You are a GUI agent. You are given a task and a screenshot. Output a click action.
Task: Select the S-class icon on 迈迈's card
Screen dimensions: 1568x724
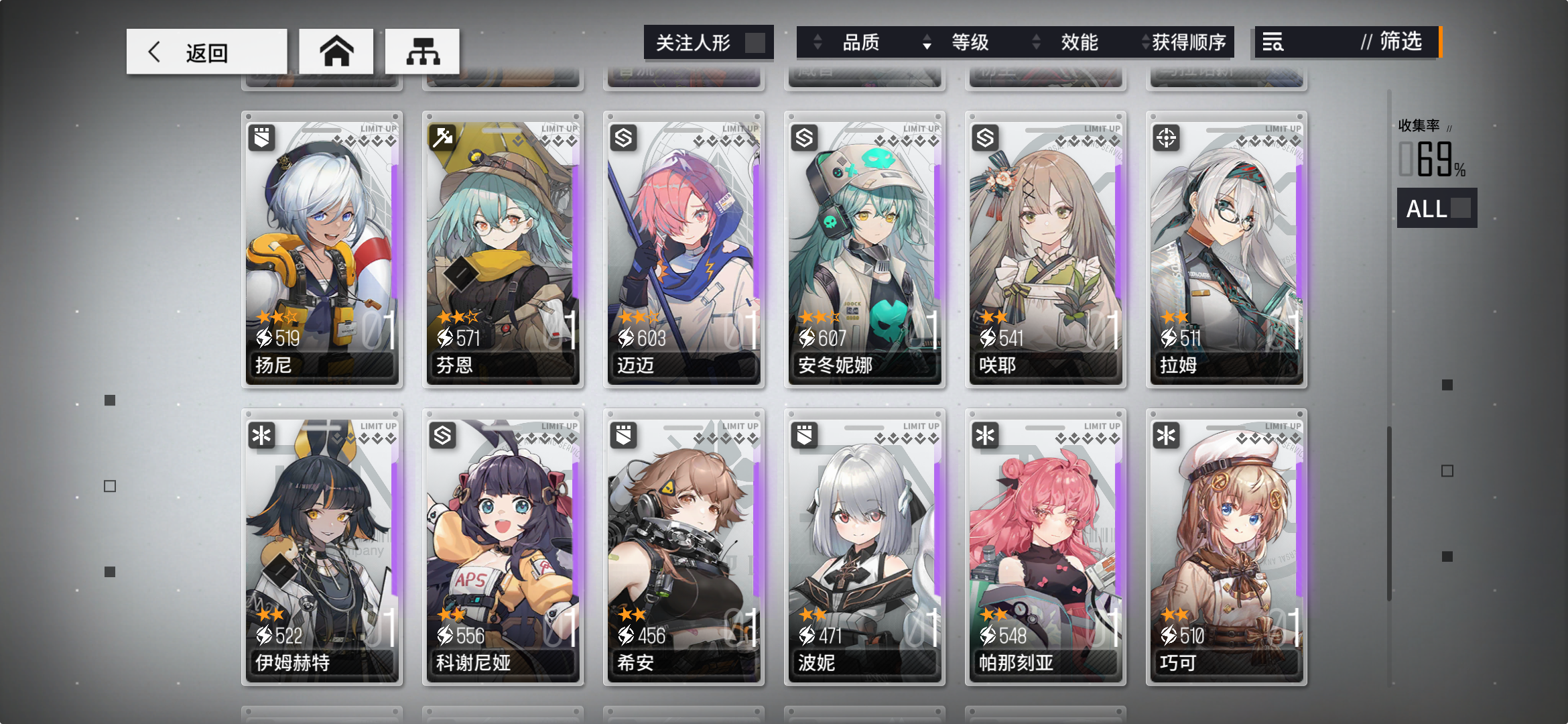click(x=625, y=139)
